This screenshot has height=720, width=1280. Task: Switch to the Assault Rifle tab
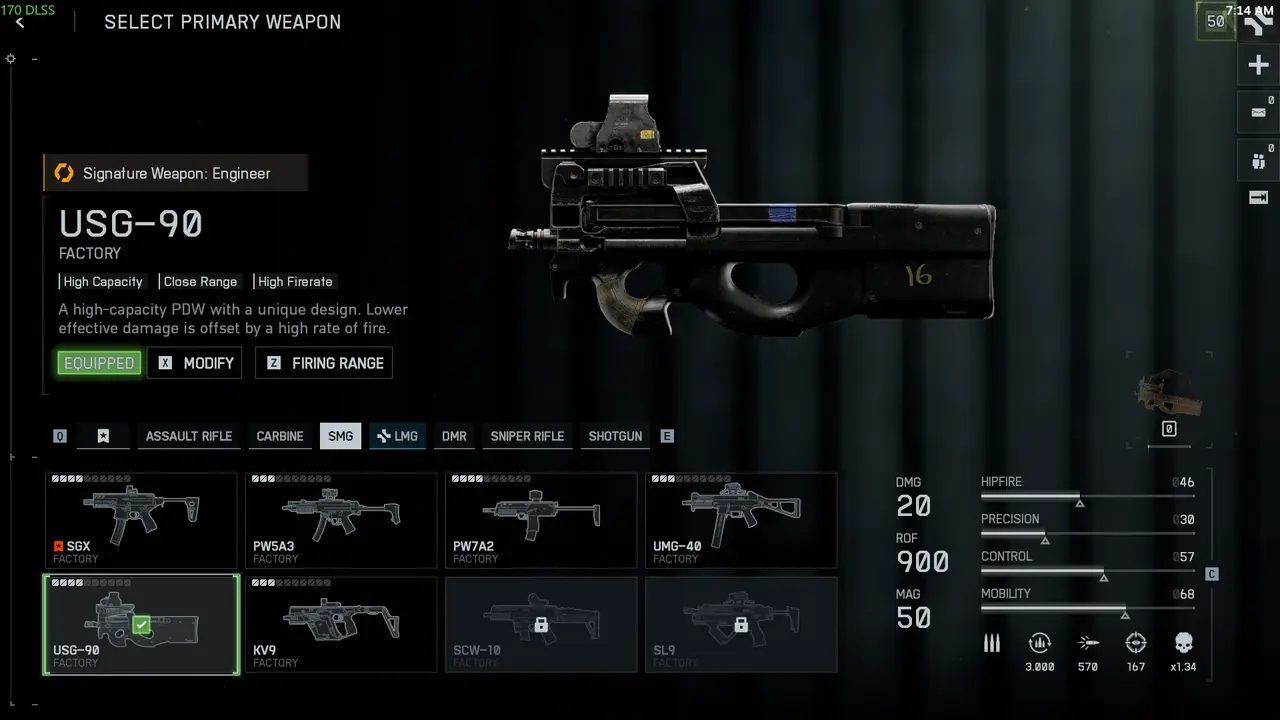pos(188,436)
